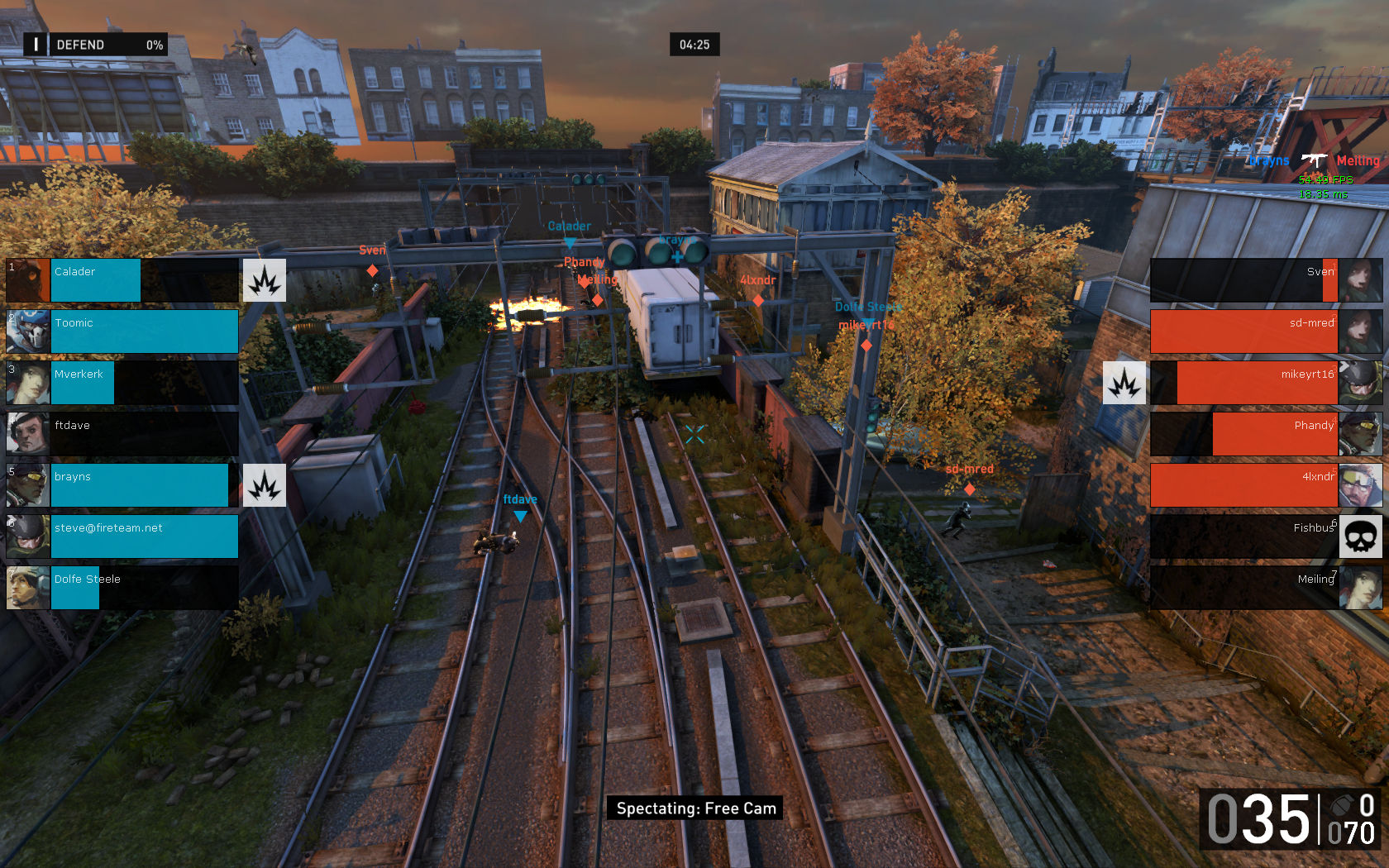Screen dimensions: 1389x868
Task: Click the explosion icon beside mikeyrt16
Action: coord(1124,383)
